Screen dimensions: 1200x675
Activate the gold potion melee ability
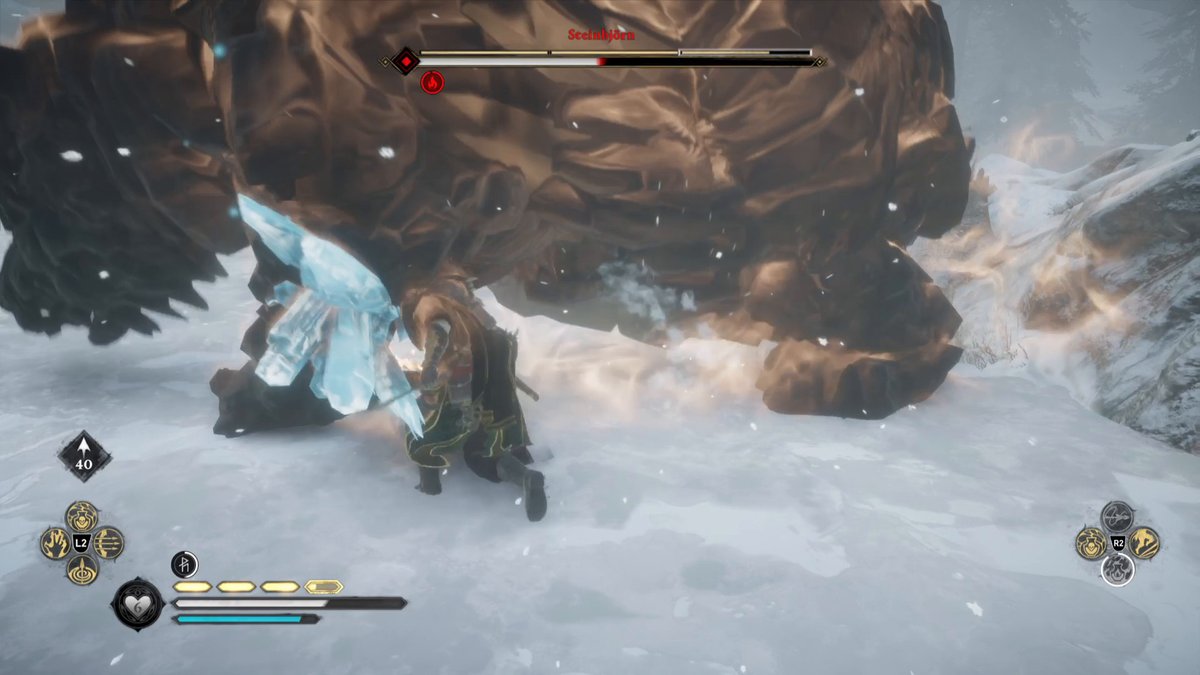pos(1090,543)
